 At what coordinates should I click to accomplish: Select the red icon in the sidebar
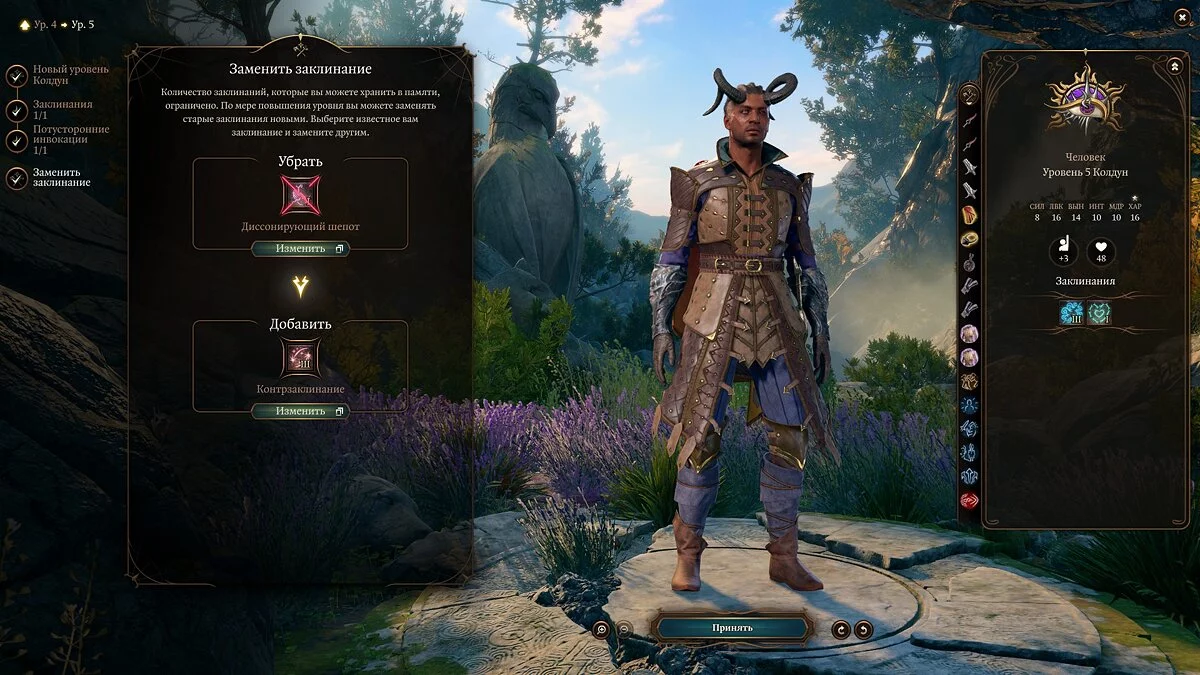coord(969,501)
